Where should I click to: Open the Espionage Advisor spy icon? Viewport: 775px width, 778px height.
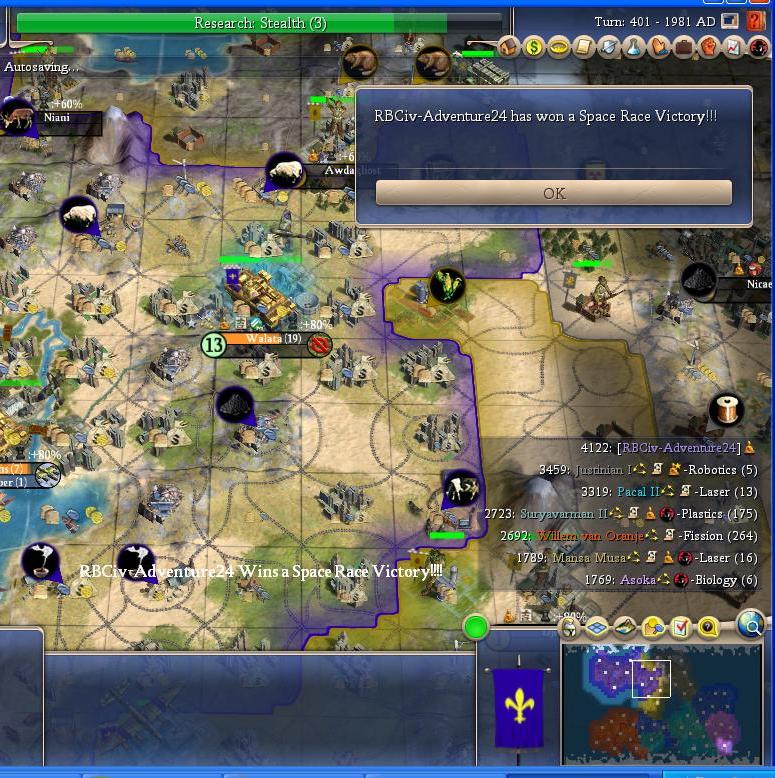pyautogui.click(x=757, y=47)
